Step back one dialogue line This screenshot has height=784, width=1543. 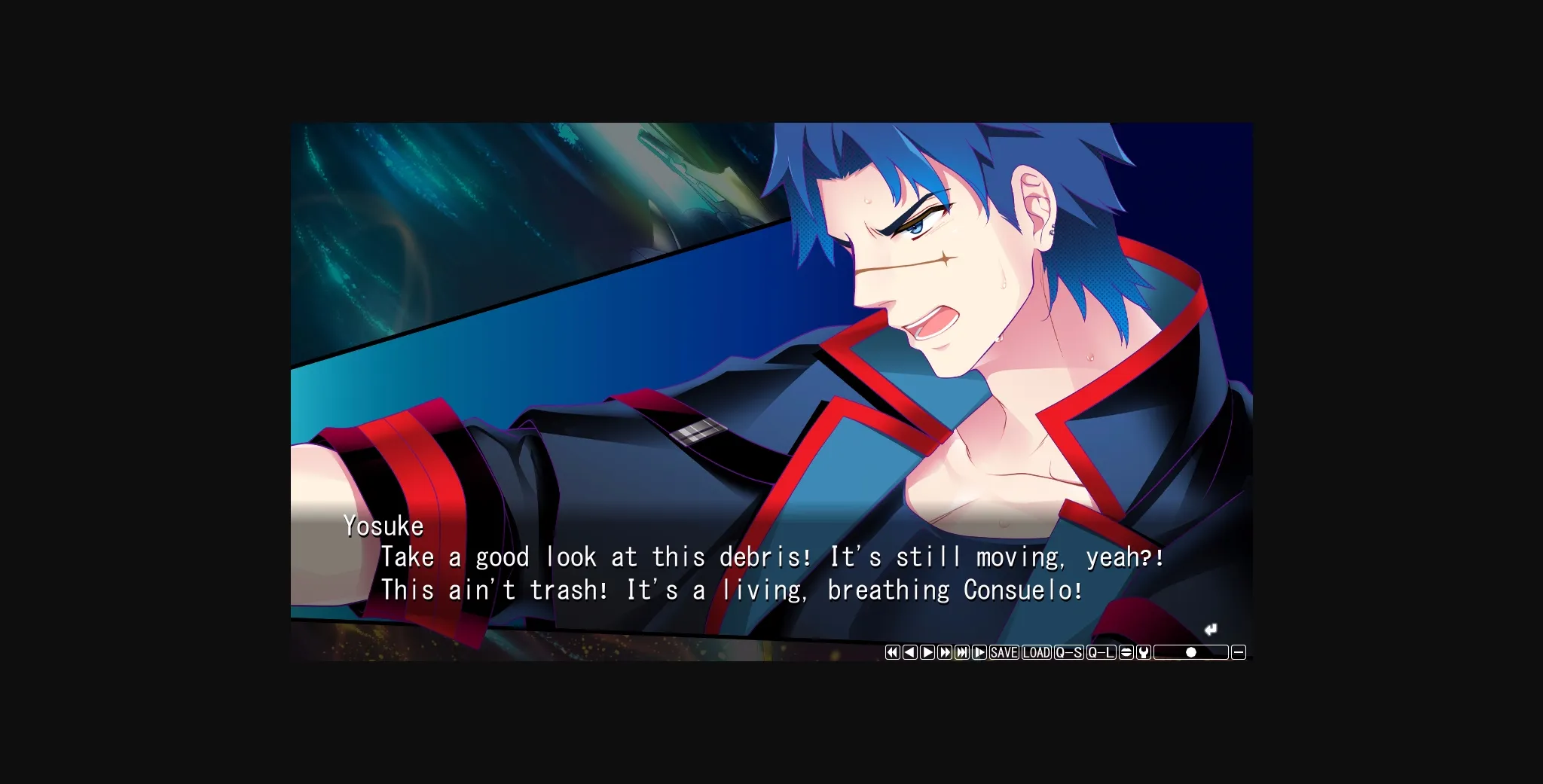pos(910,652)
